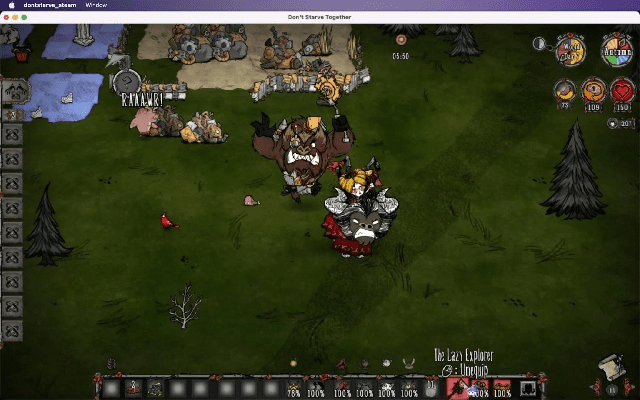The image size is (640, 400).
Task: Select the 78% durability inventory item
Action: pyautogui.click(x=294, y=388)
